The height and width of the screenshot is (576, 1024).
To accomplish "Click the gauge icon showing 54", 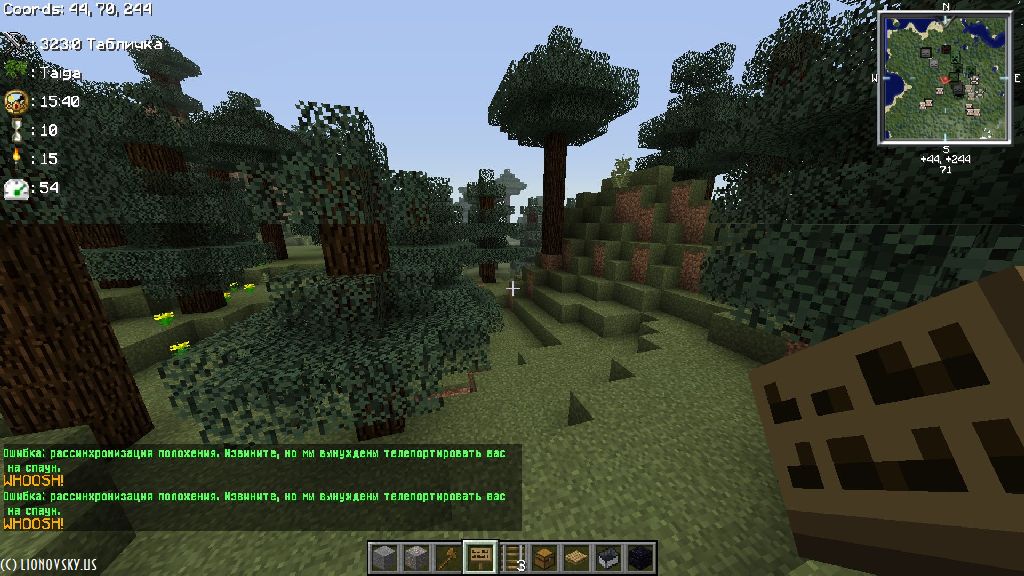I will click(15, 187).
